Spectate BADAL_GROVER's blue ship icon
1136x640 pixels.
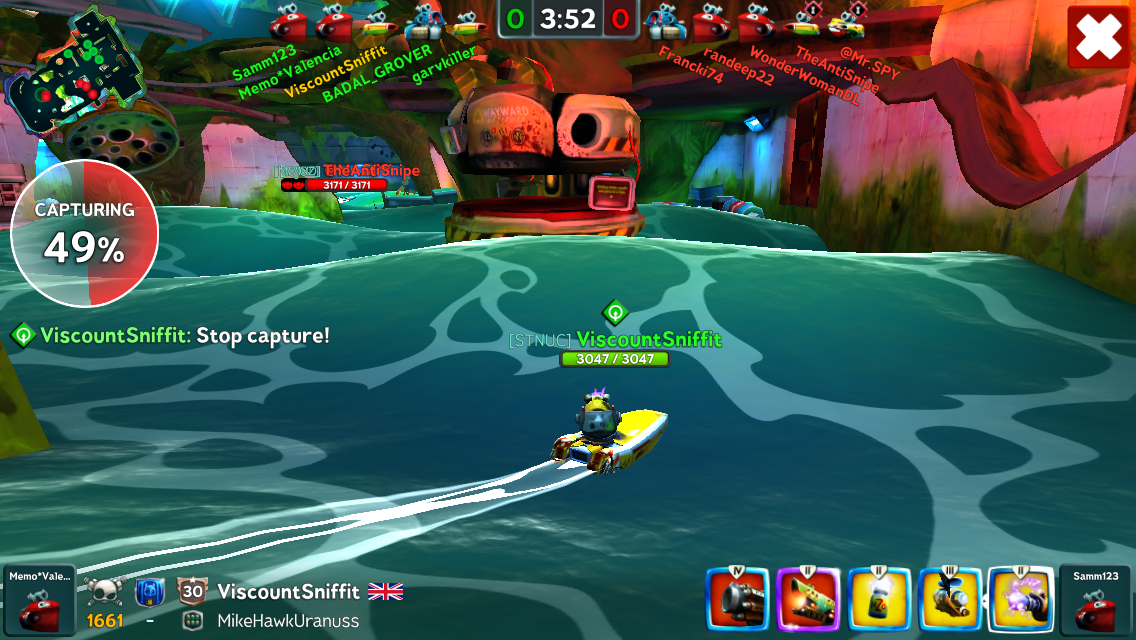(x=423, y=21)
